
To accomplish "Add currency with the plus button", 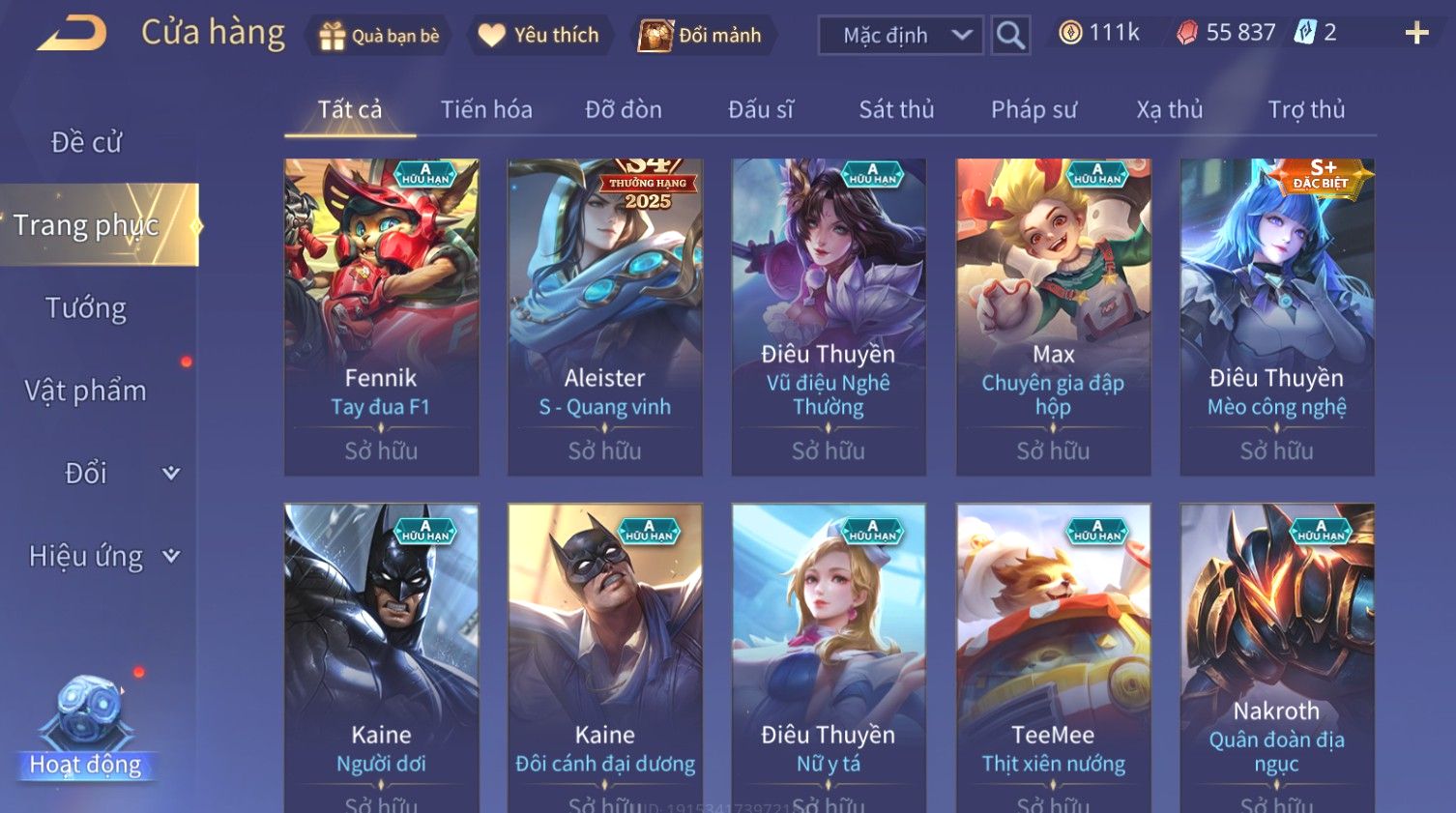I will point(1416,34).
